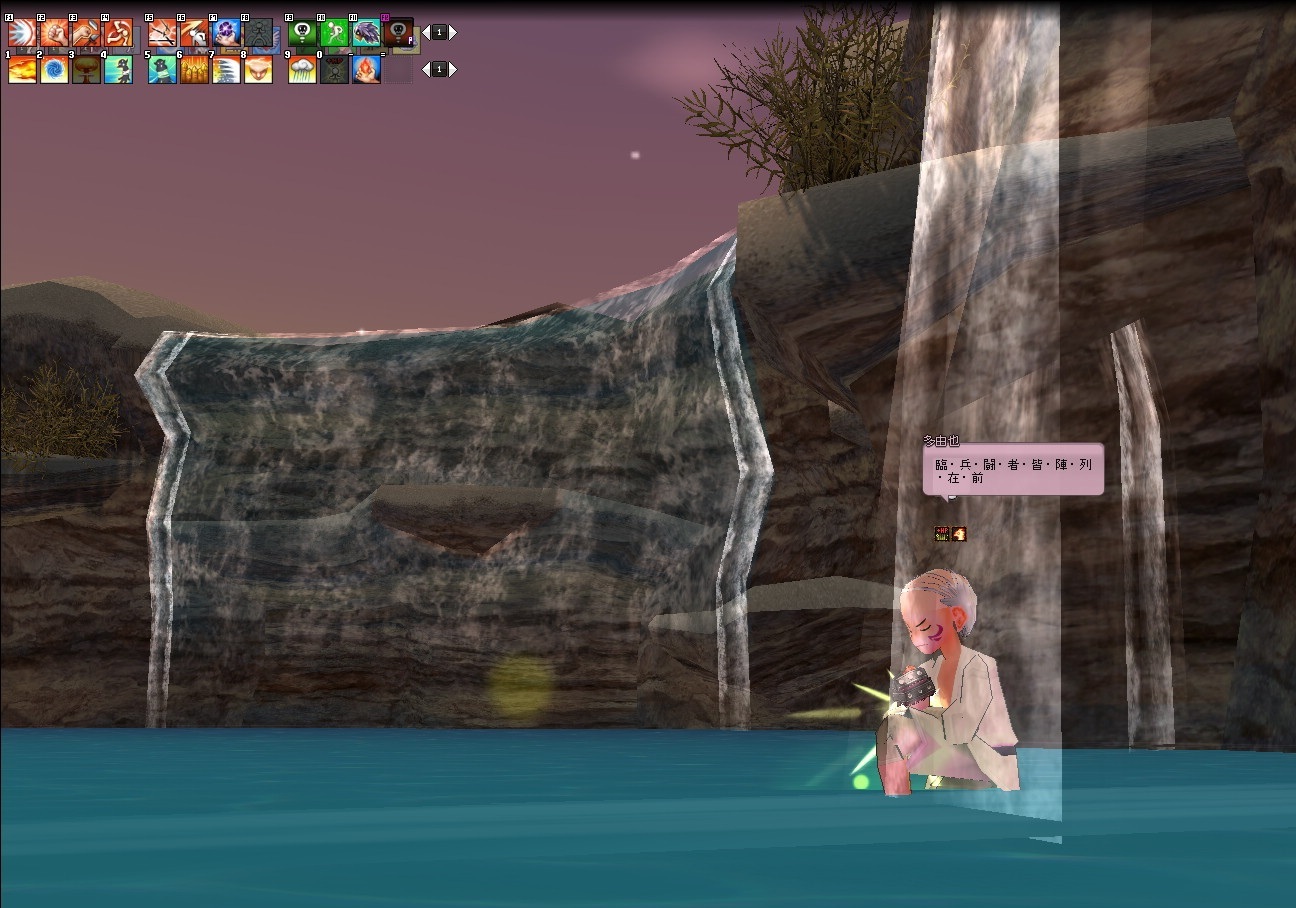Activate the blue swirl skill in slot 2
This screenshot has width=1296, height=908.
coord(54,70)
